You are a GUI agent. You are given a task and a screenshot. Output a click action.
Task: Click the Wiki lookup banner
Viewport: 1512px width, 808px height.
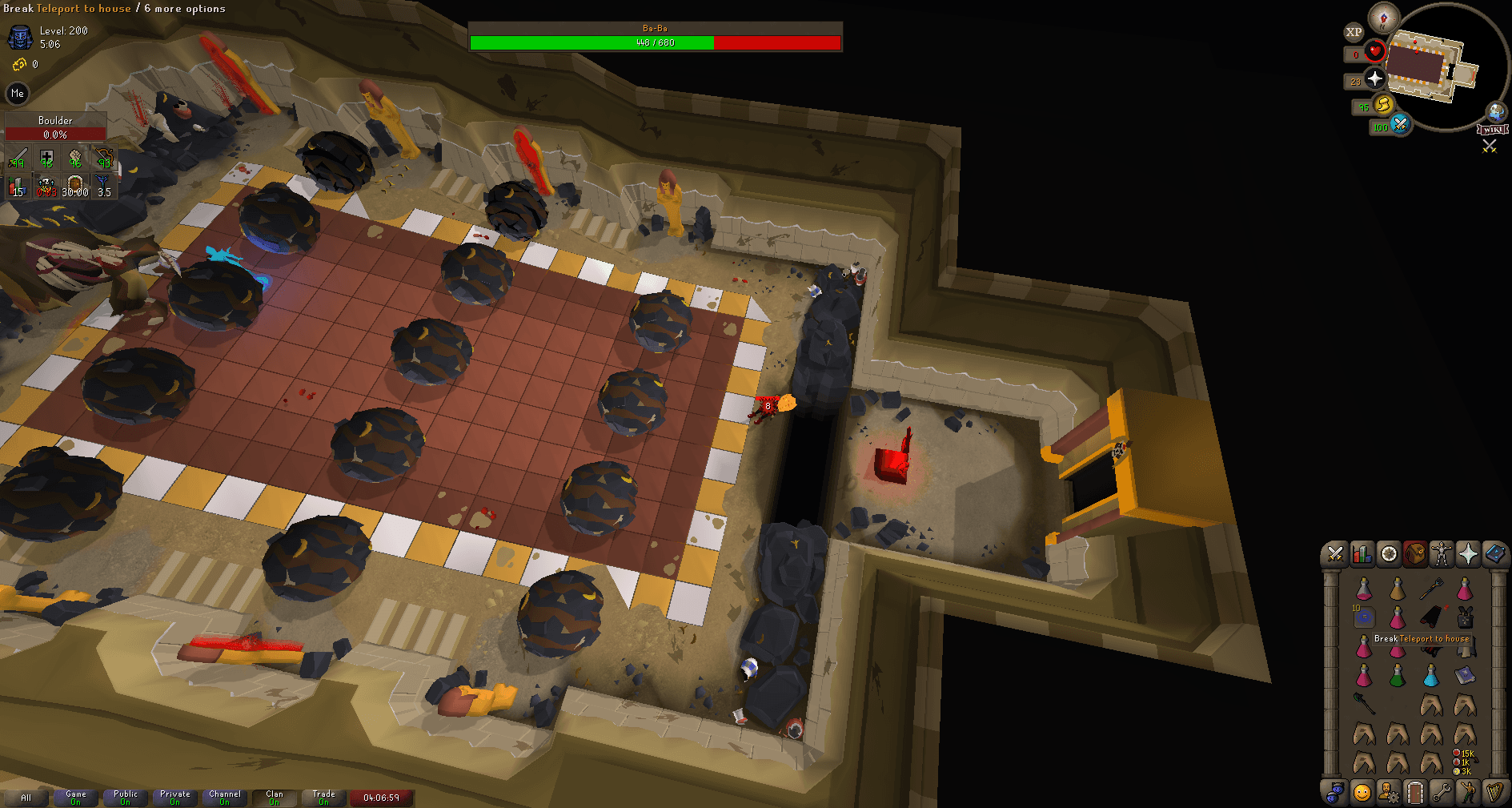(1494, 129)
